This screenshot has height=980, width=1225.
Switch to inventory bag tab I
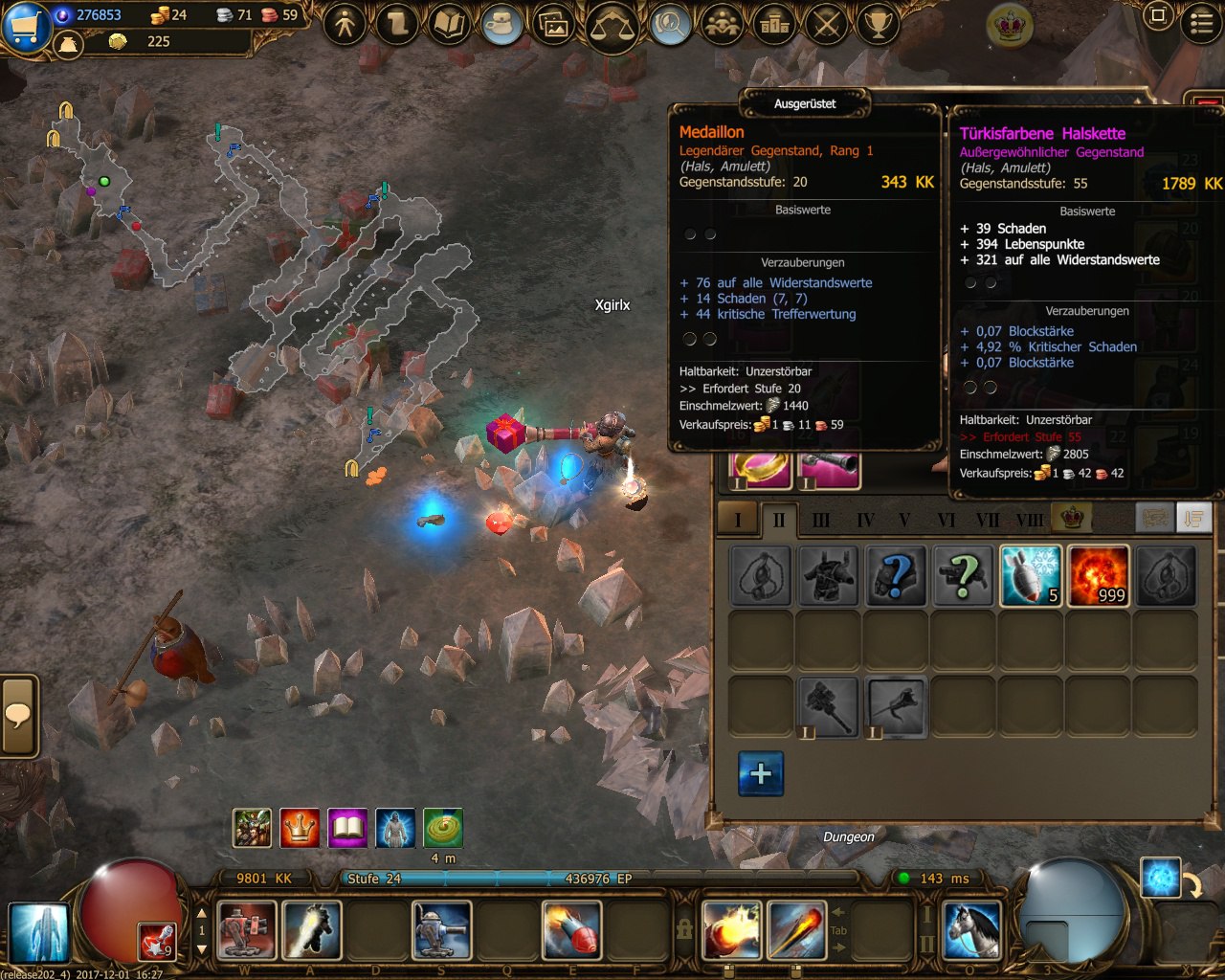pyautogui.click(x=737, y=520)
